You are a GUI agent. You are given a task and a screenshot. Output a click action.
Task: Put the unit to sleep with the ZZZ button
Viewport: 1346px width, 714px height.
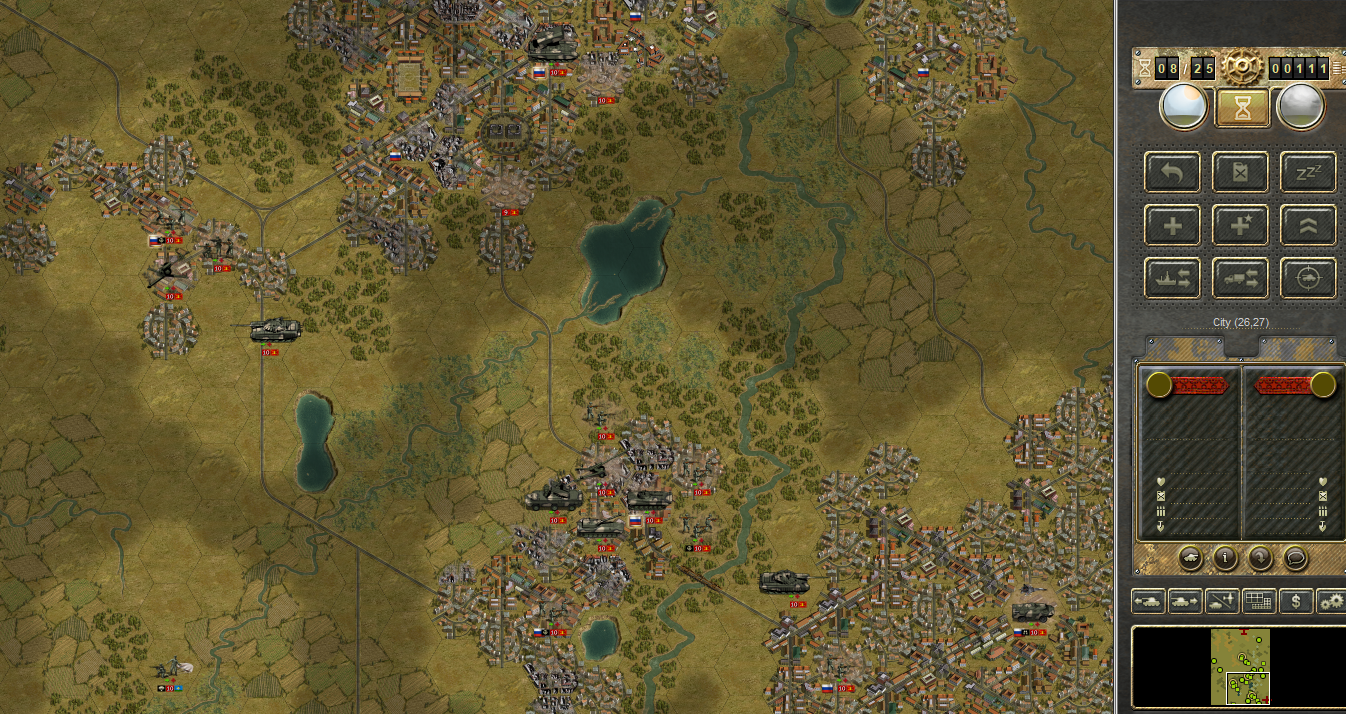1308,172
